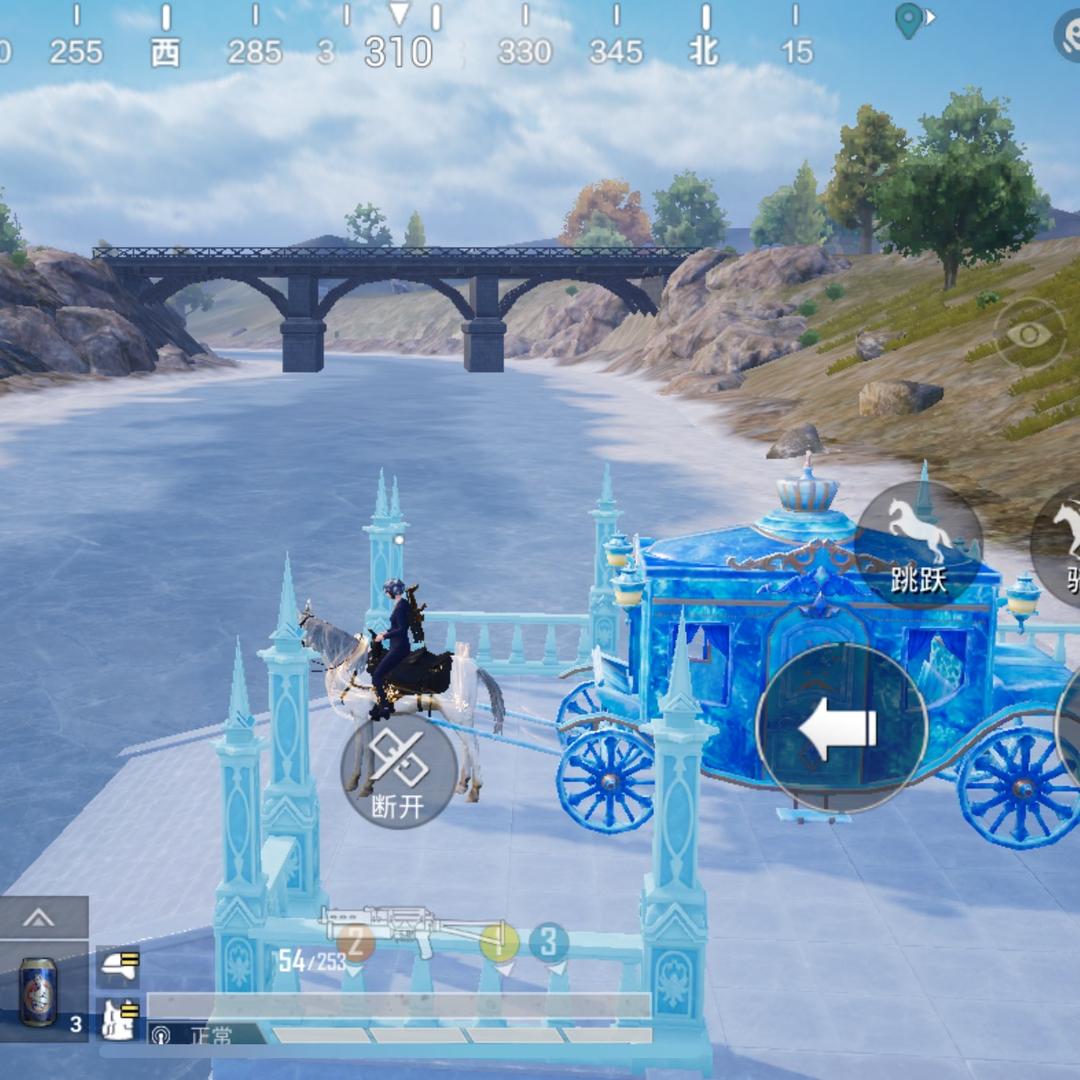1080x1080 pixels.
Task: Open the armor vest equipment icon
Action: click(x=119, y=1018)
